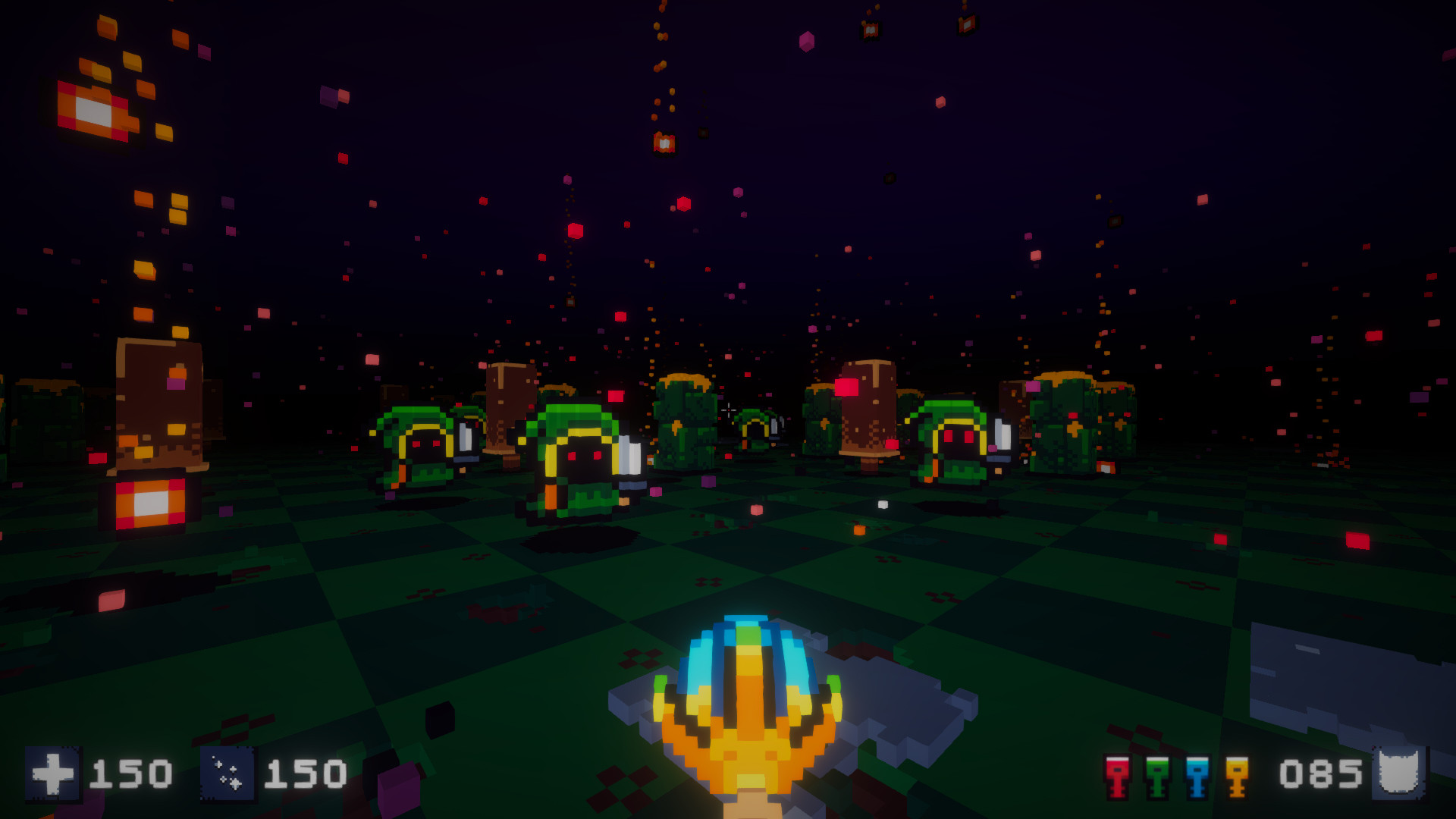Screen dimensions: 1456x819
Task: Select the green key icon
Action: (x=1156, y=777)
